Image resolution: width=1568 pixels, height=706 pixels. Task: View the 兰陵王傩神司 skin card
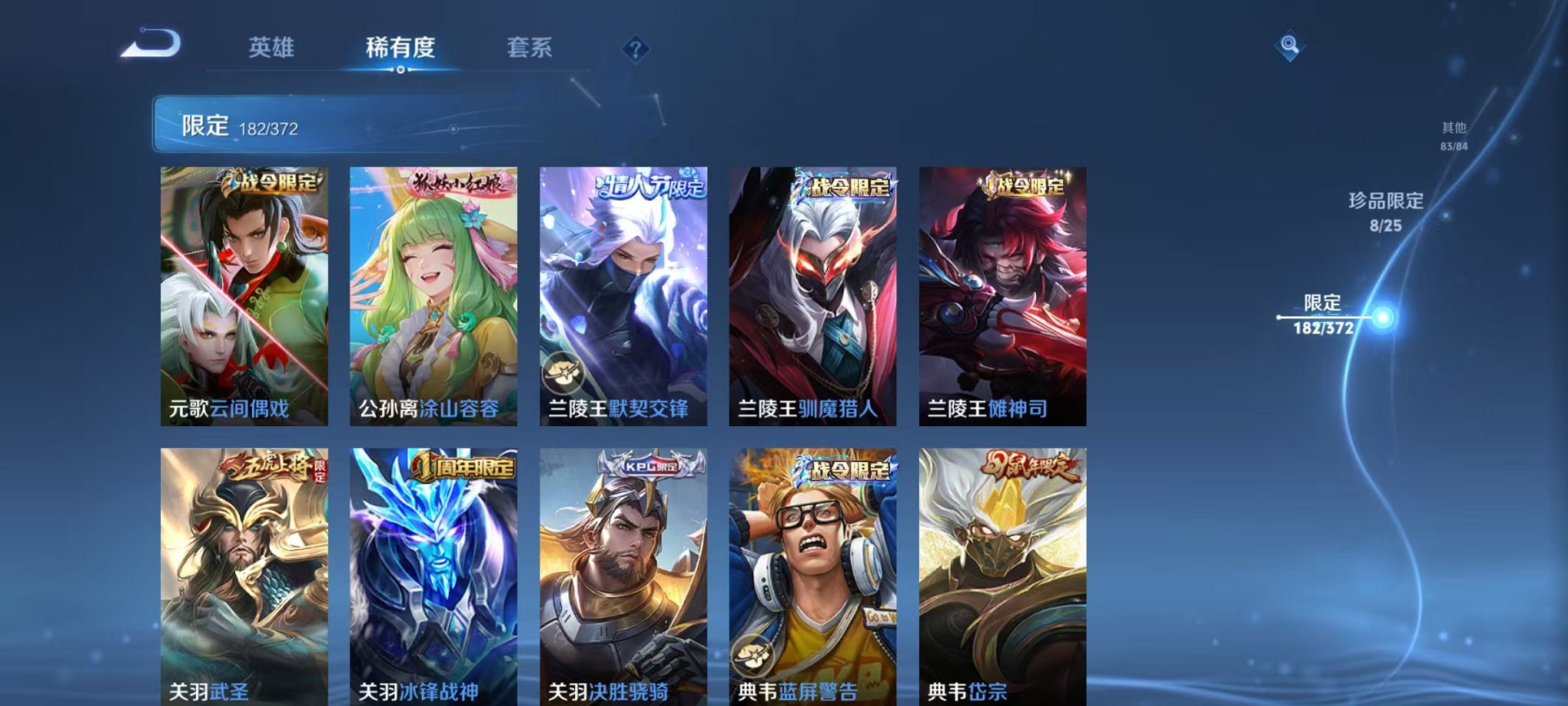1001,292
